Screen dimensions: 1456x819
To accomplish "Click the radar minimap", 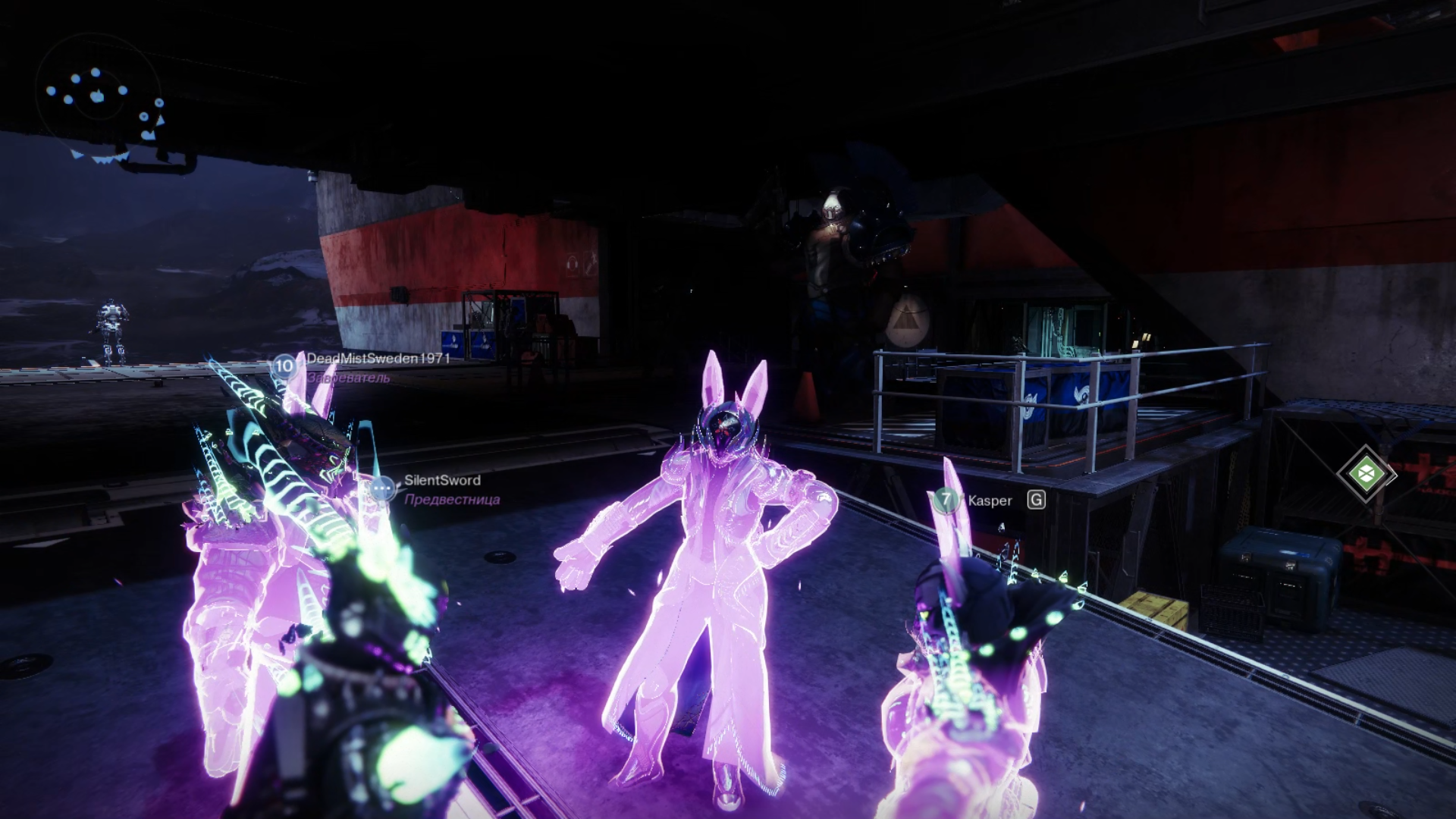I will tap(99, 96).
